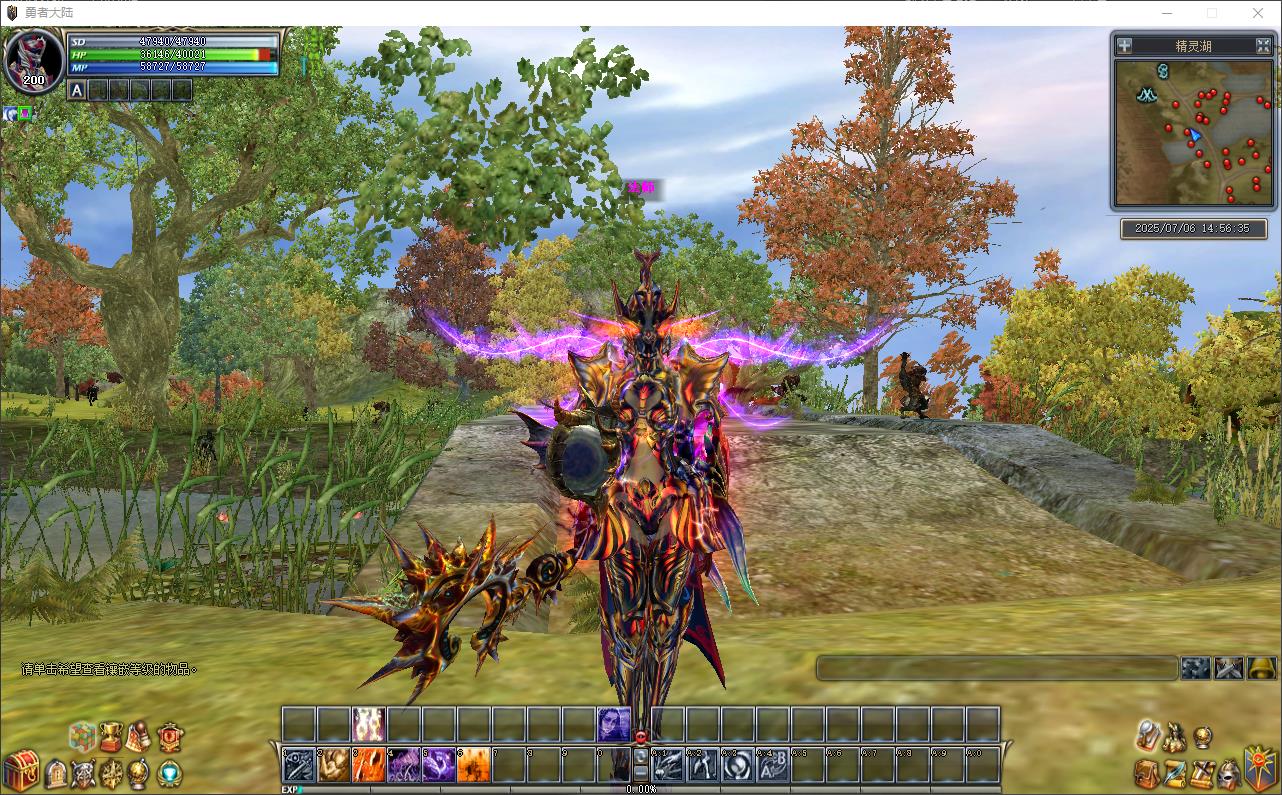1282x795 pixels.
Task: Use the purple vortex skill in slot 5
Action: click(x=438, y=765)
